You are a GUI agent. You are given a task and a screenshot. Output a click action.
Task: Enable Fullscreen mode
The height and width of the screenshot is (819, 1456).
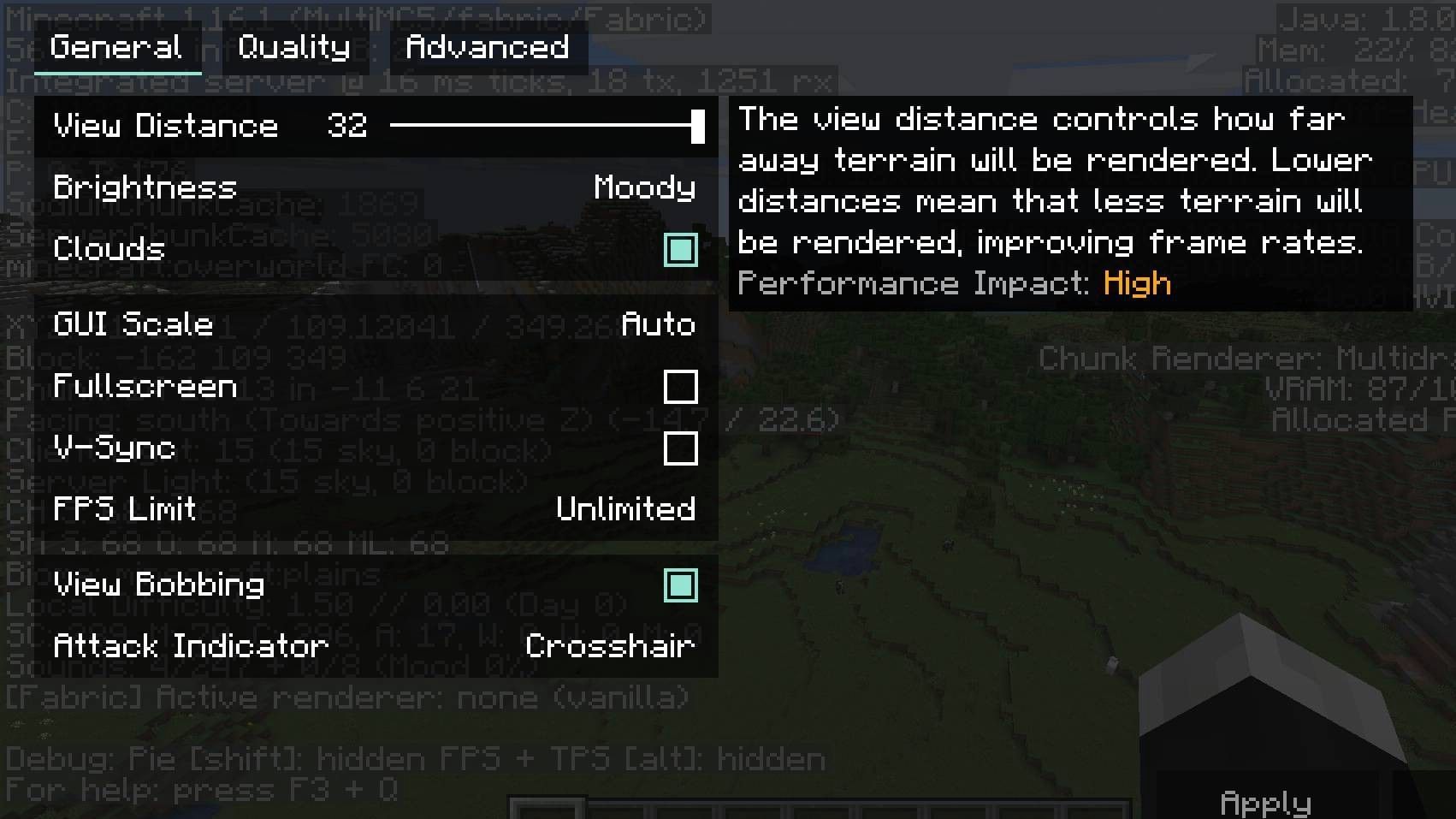[681, 388]
